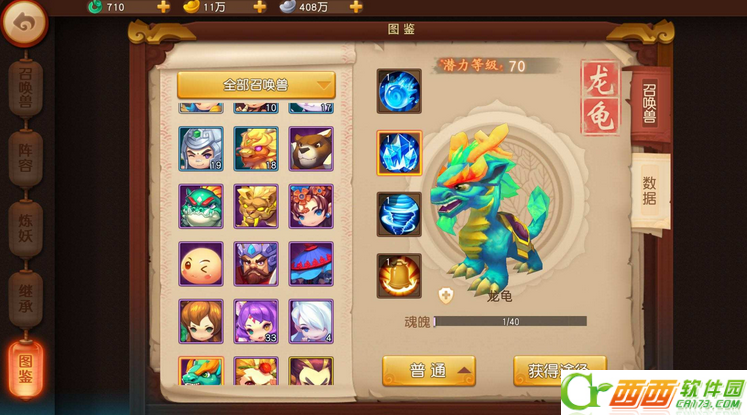
Task: Open the 阵容 lantern menu
Action: point(25,157)
